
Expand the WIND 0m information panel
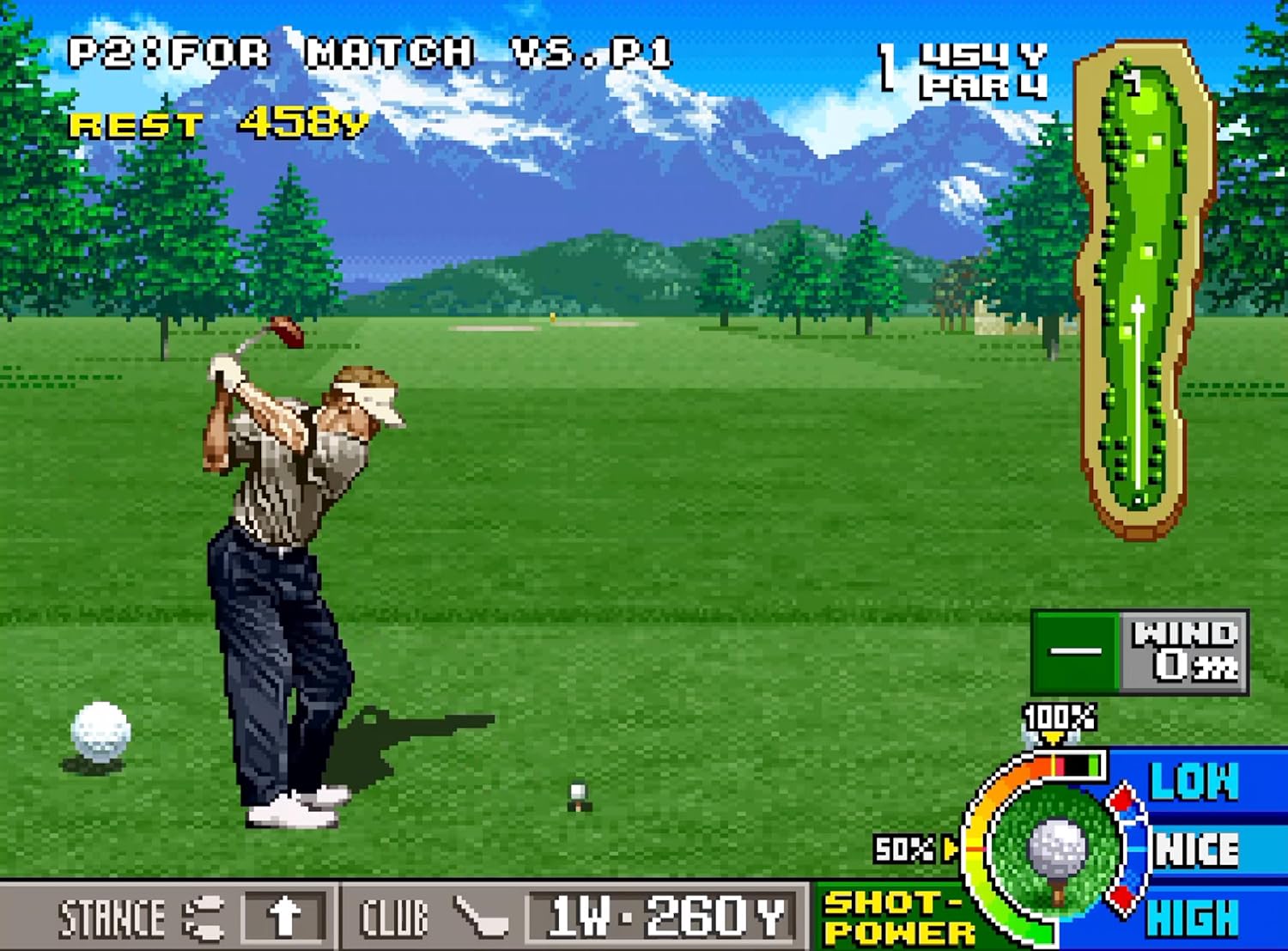[x=1142, y=653]
